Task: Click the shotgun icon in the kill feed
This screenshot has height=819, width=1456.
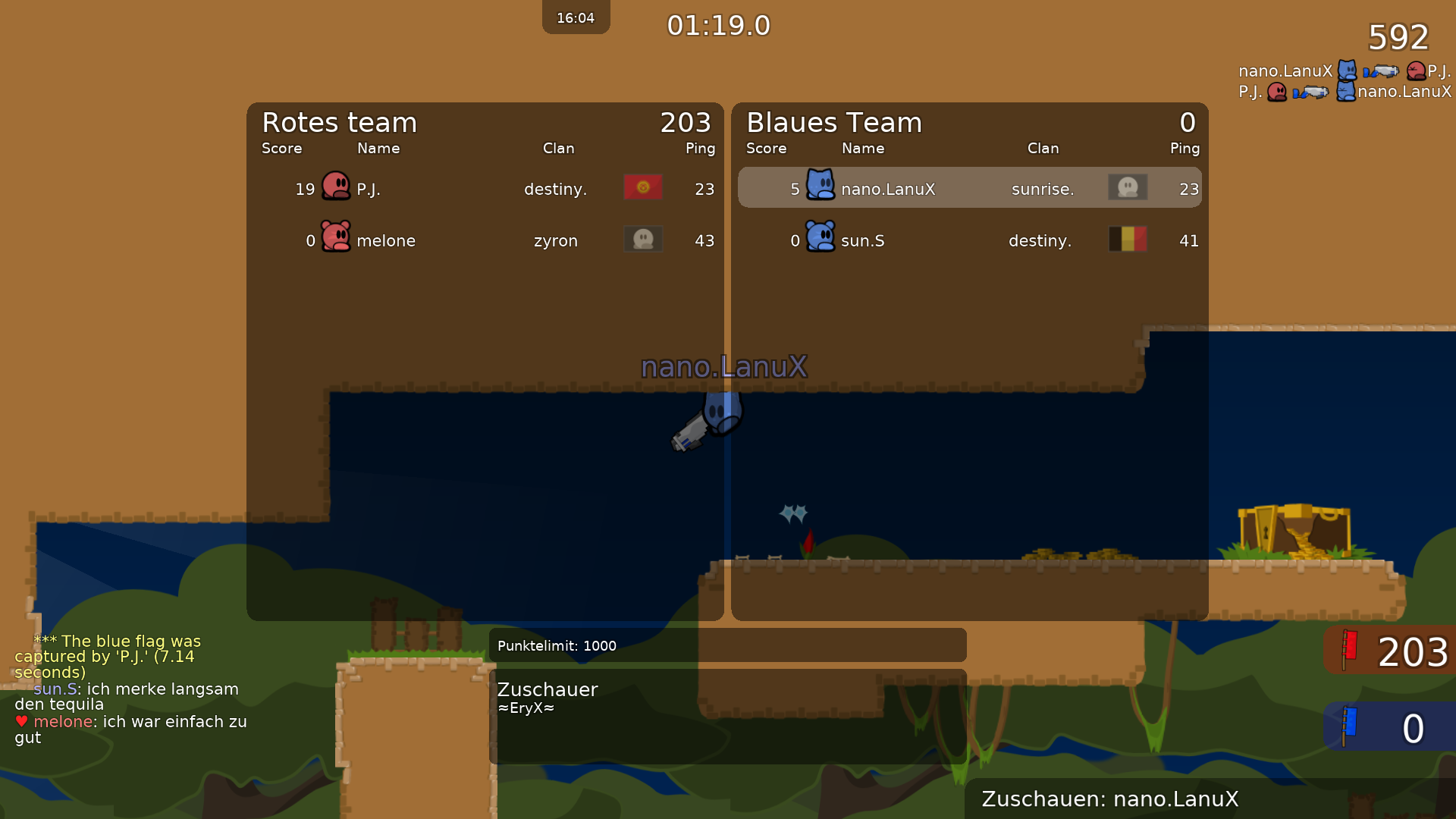Action: click(1380, 72)
